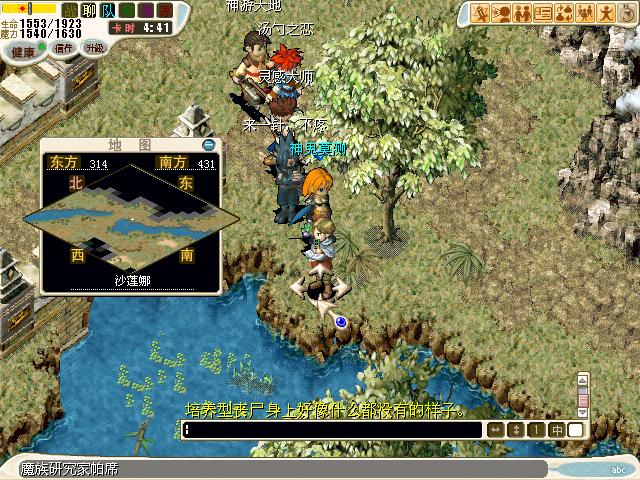The width and height of the screenshot is (640, 480).
Task: Open the 健康 health status button
Action: (23, 47)
